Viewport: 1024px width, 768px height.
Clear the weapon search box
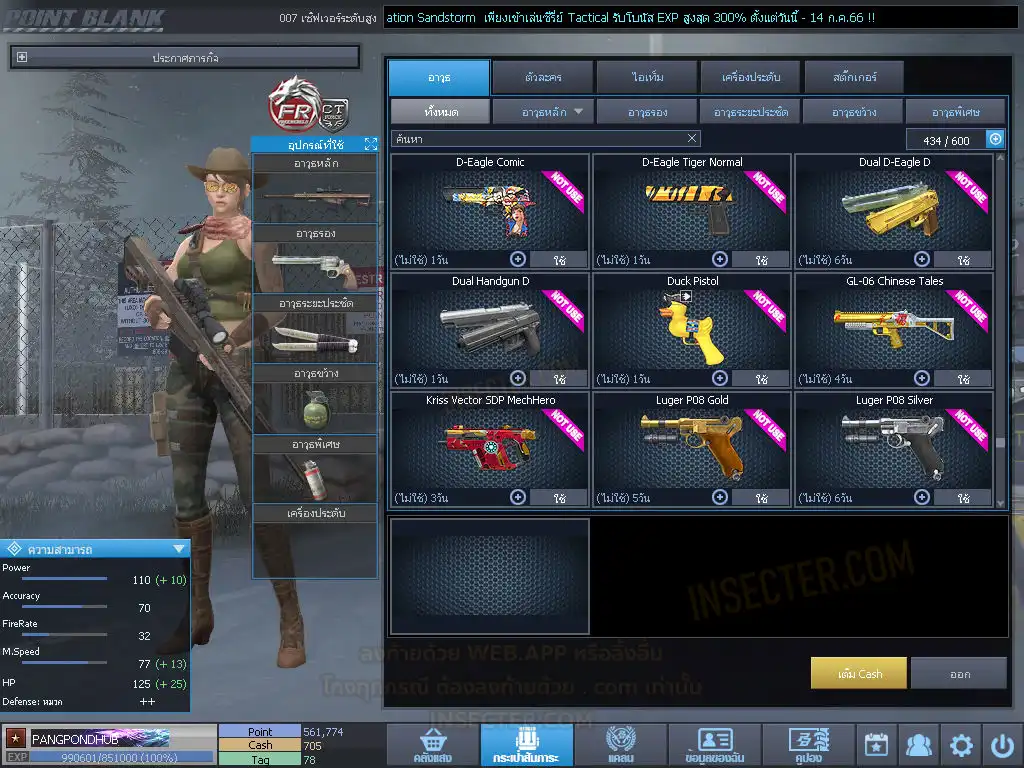[x=692, y=139]
